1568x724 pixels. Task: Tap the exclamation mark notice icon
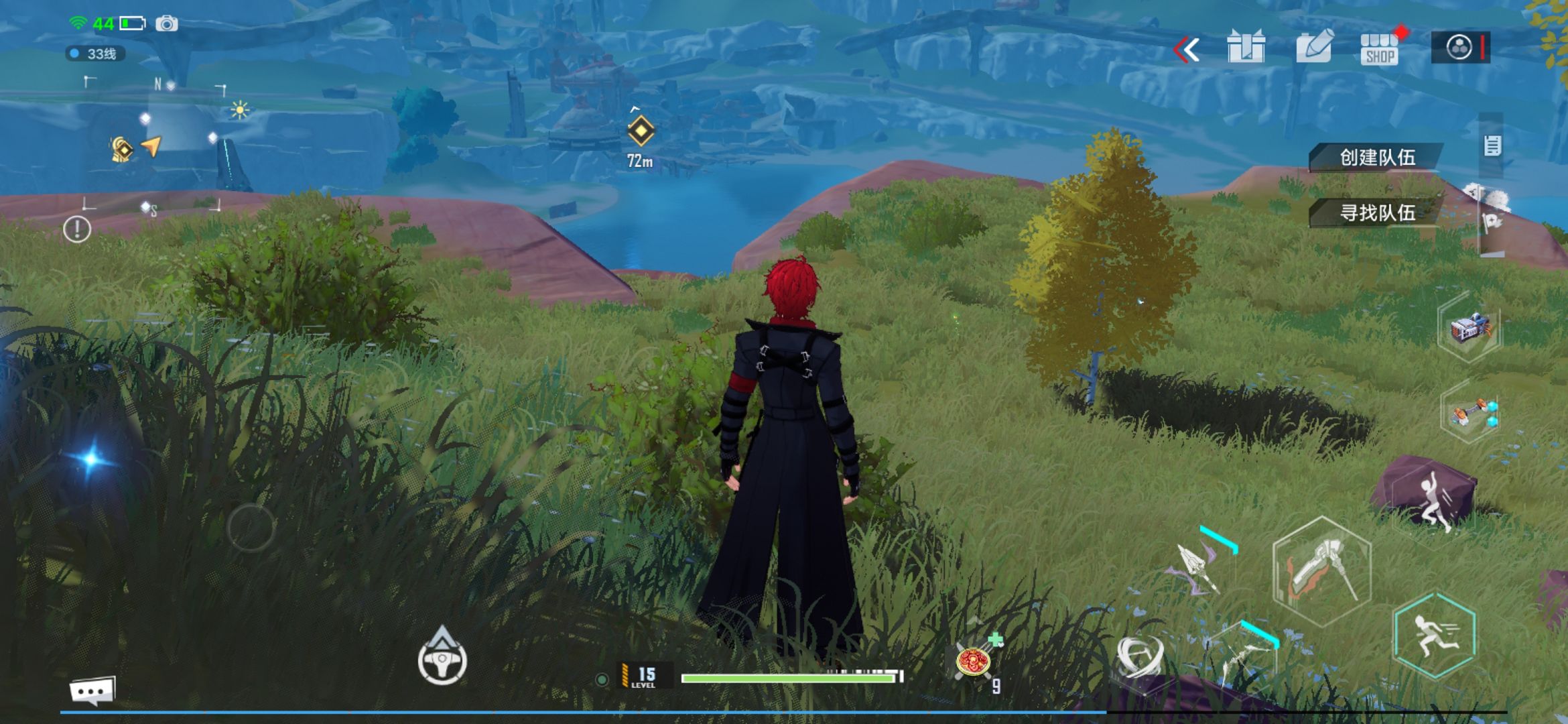pos(77,229)
